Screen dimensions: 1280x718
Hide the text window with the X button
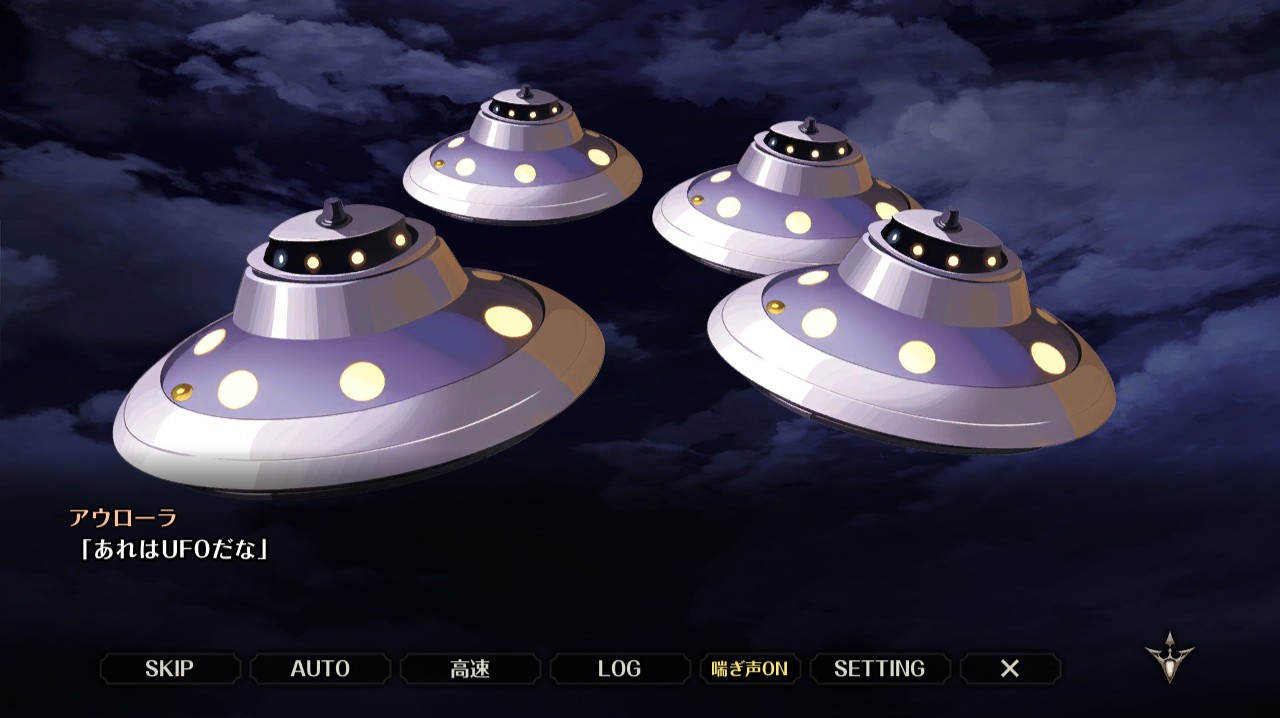[1010, 669]
